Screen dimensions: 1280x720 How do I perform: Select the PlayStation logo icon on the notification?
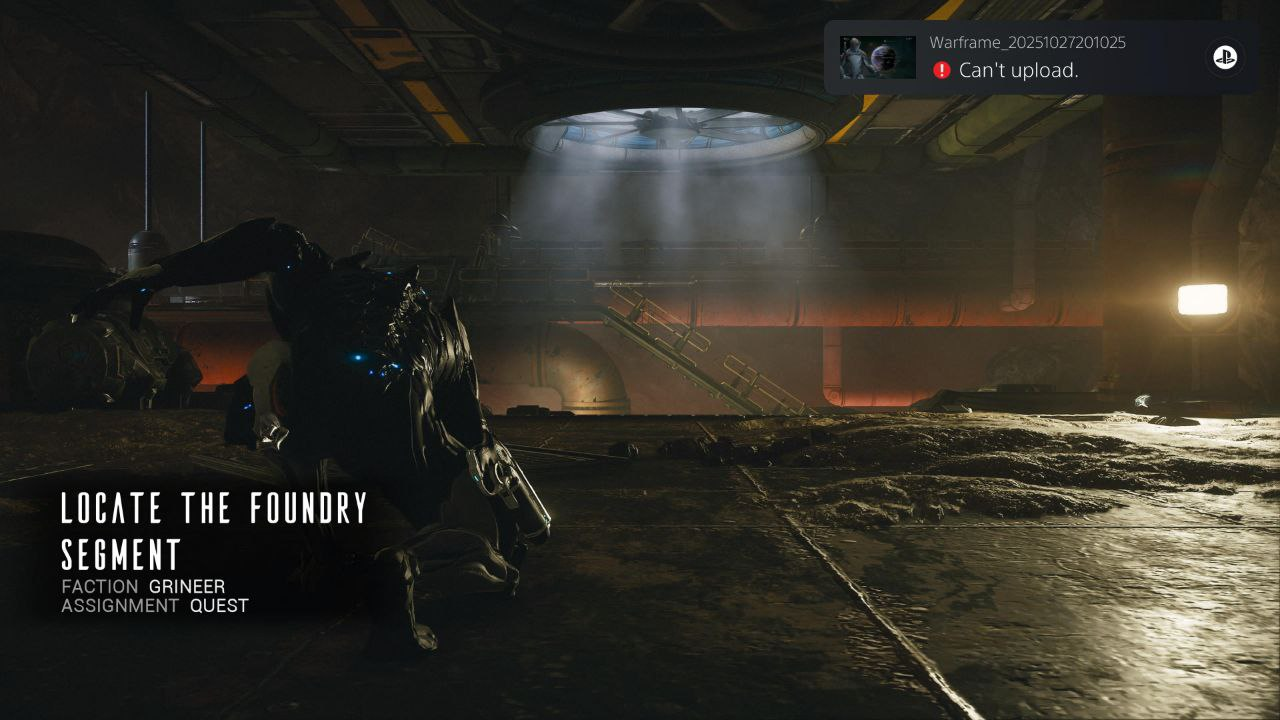click(x=1225, y=58)
